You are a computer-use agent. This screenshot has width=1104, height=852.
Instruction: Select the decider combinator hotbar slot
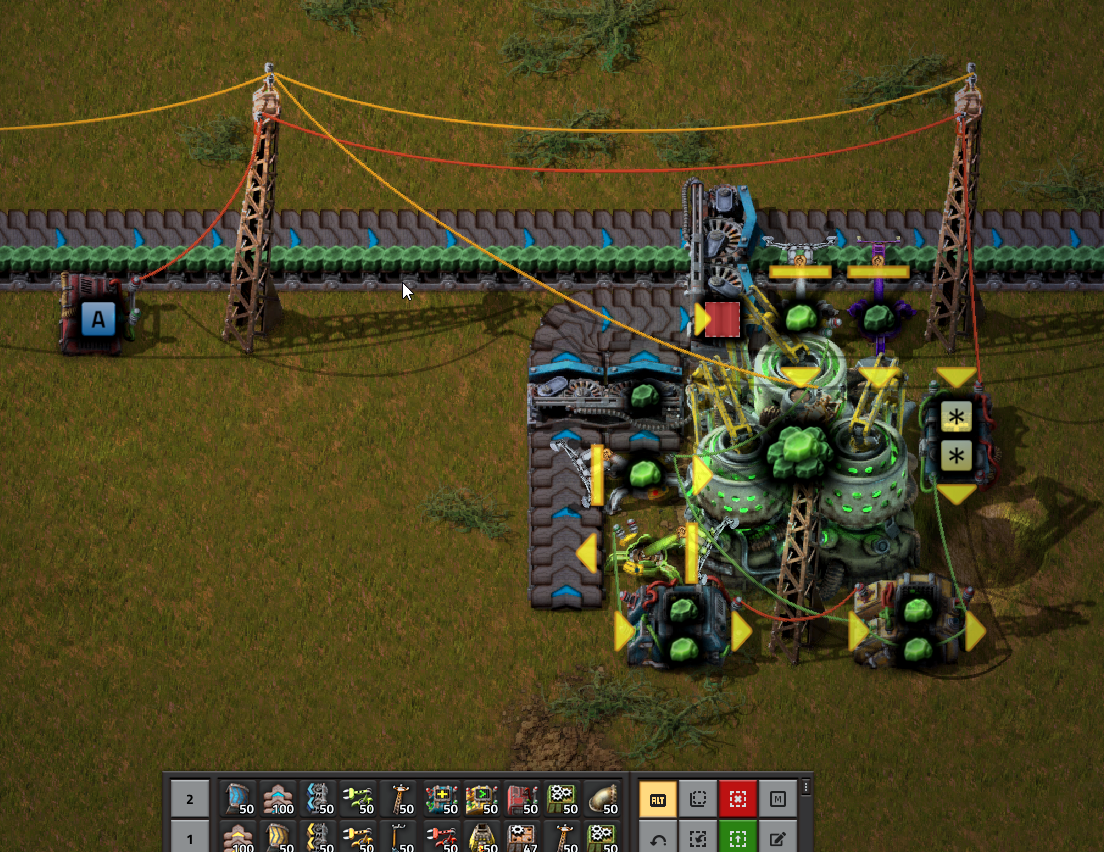[482, 798]
